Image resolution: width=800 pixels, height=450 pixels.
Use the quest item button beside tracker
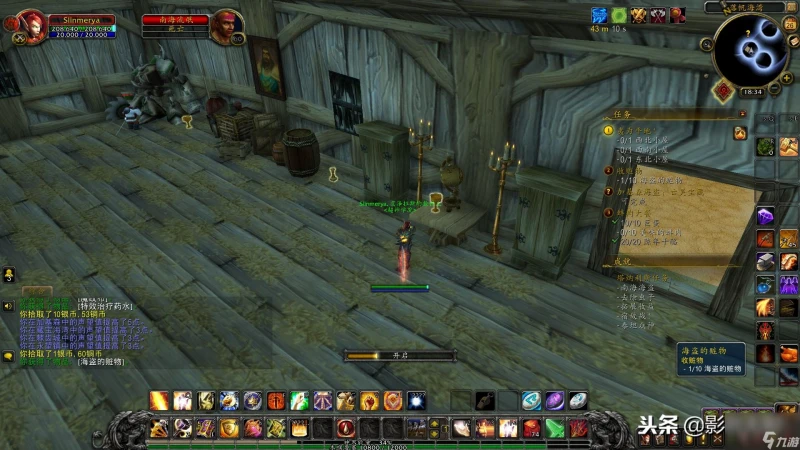[740, 133]
